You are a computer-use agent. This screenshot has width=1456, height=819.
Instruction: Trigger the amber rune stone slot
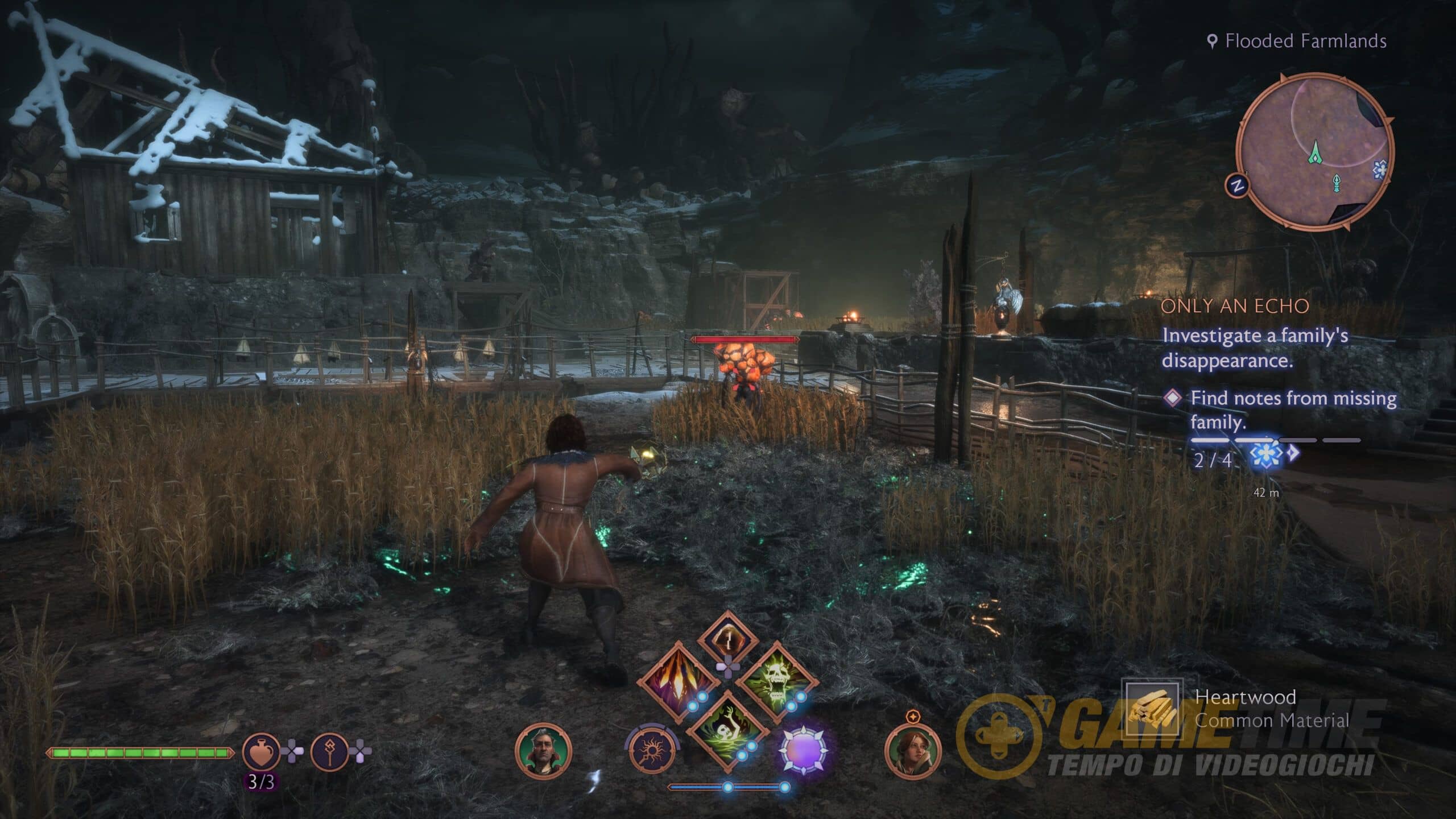(727, 638)
